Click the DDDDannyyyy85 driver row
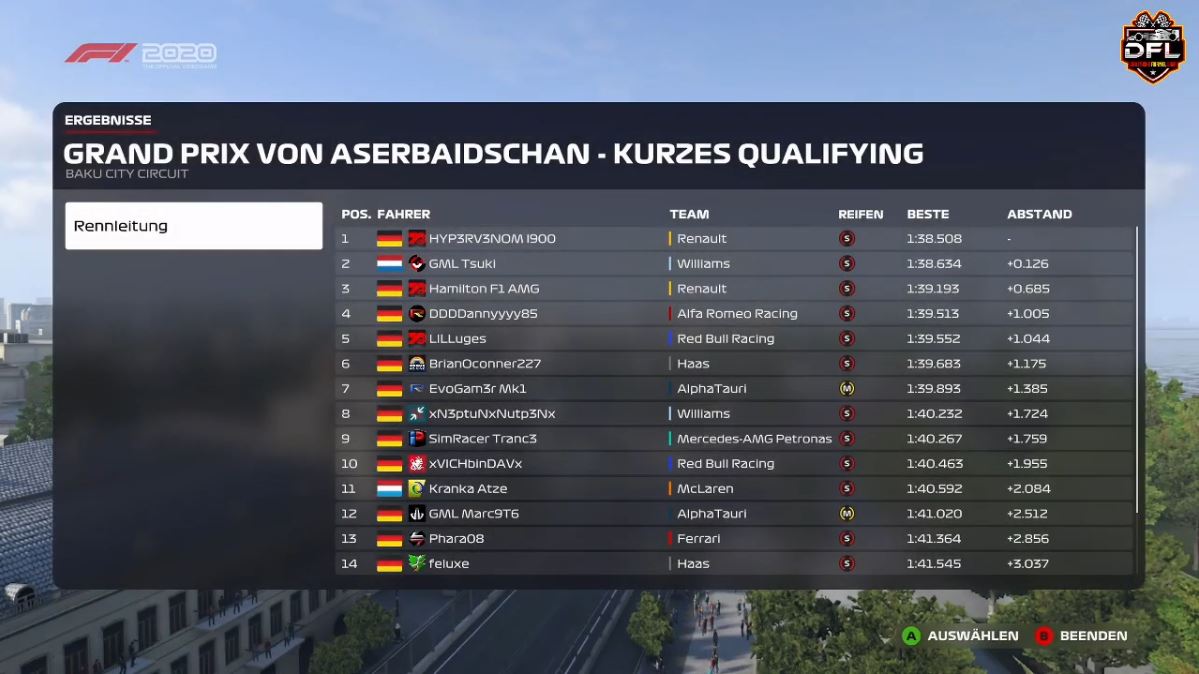The image size is (1199, 674). [x=734, y=314]
